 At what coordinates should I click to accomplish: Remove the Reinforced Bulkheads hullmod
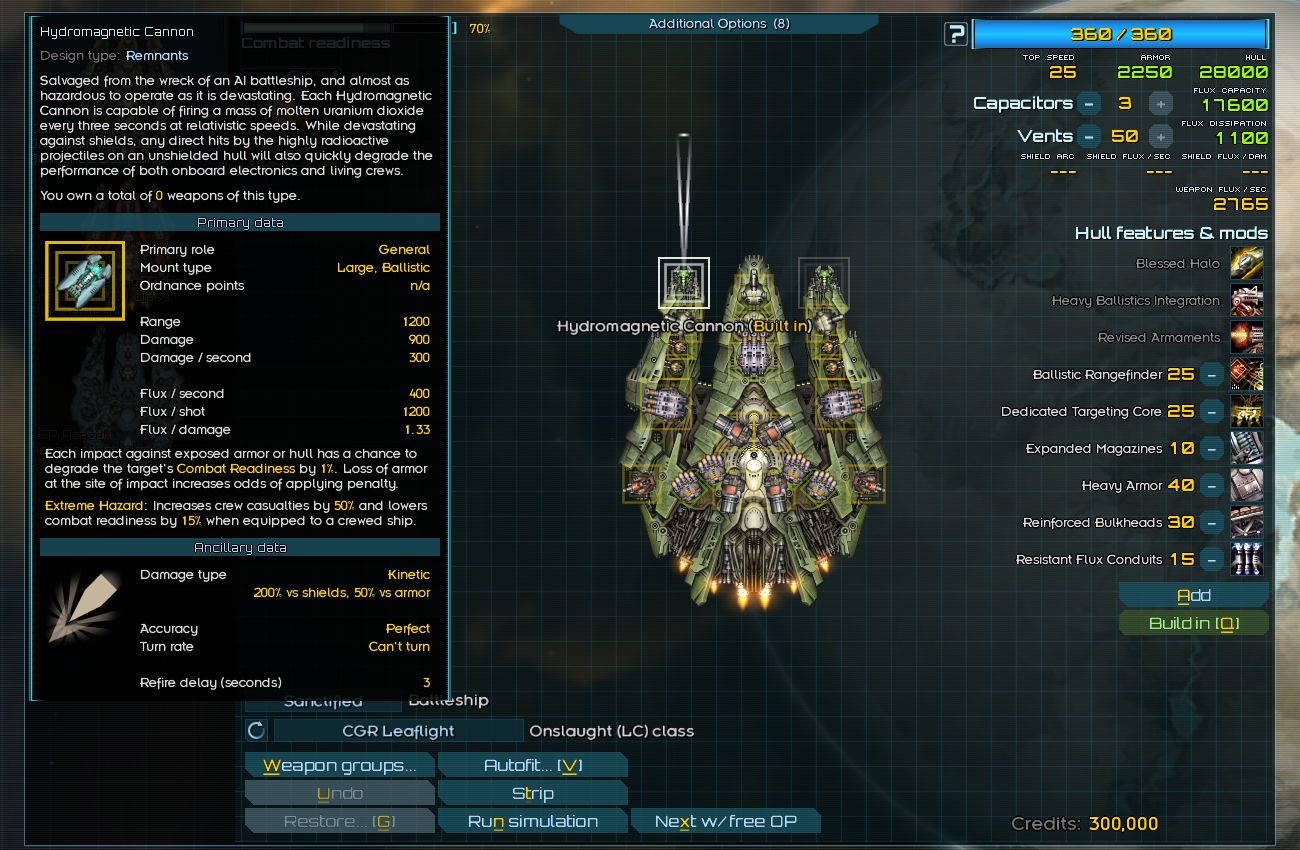pos(1211,523)
